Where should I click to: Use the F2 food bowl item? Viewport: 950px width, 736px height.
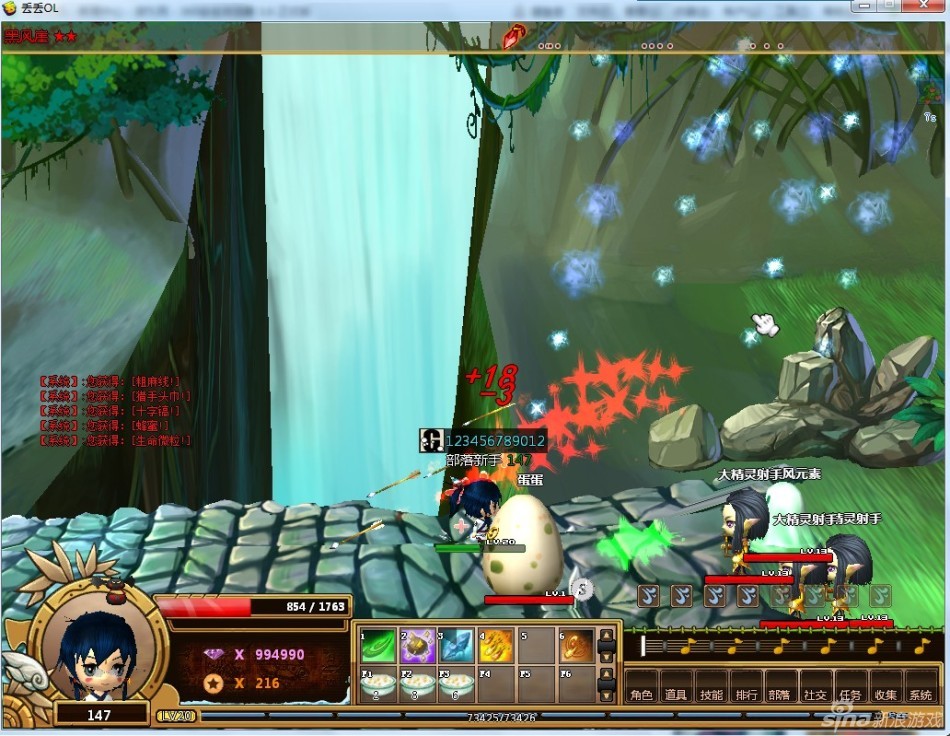click(417, 686)
